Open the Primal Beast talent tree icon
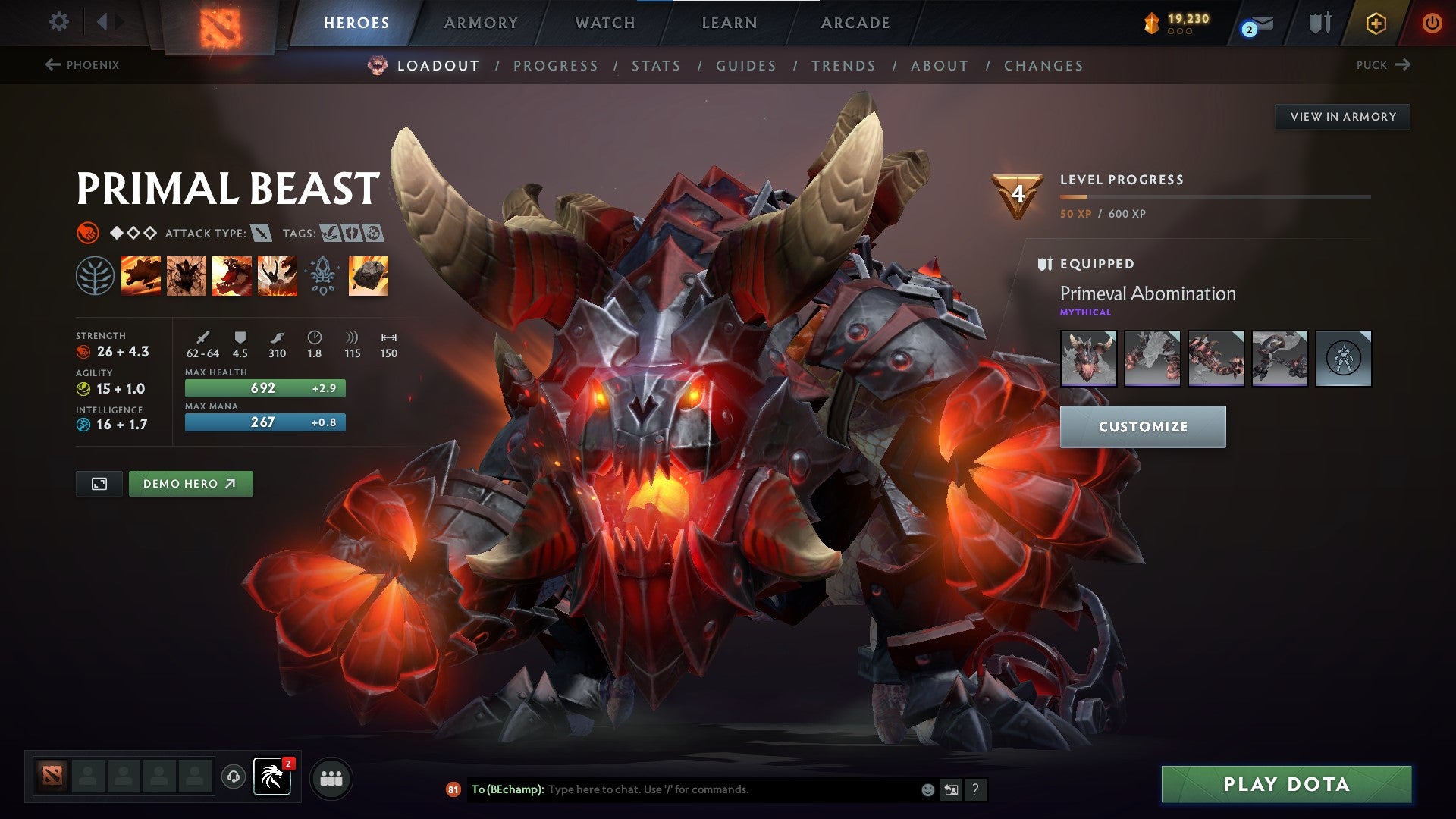This screenshot has height=819, width=1456. click(96, 276)
